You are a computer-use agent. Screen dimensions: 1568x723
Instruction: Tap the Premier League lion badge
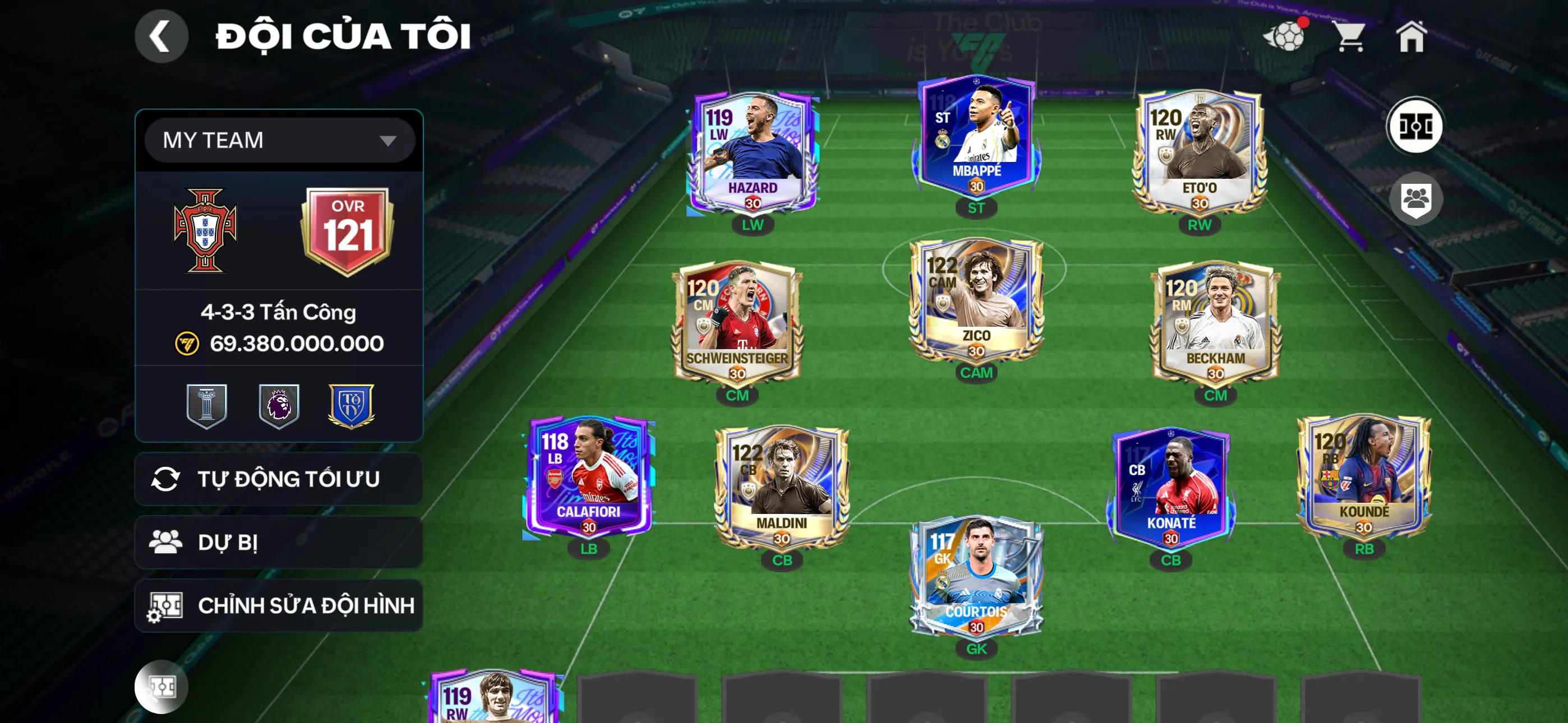point(279,405)
